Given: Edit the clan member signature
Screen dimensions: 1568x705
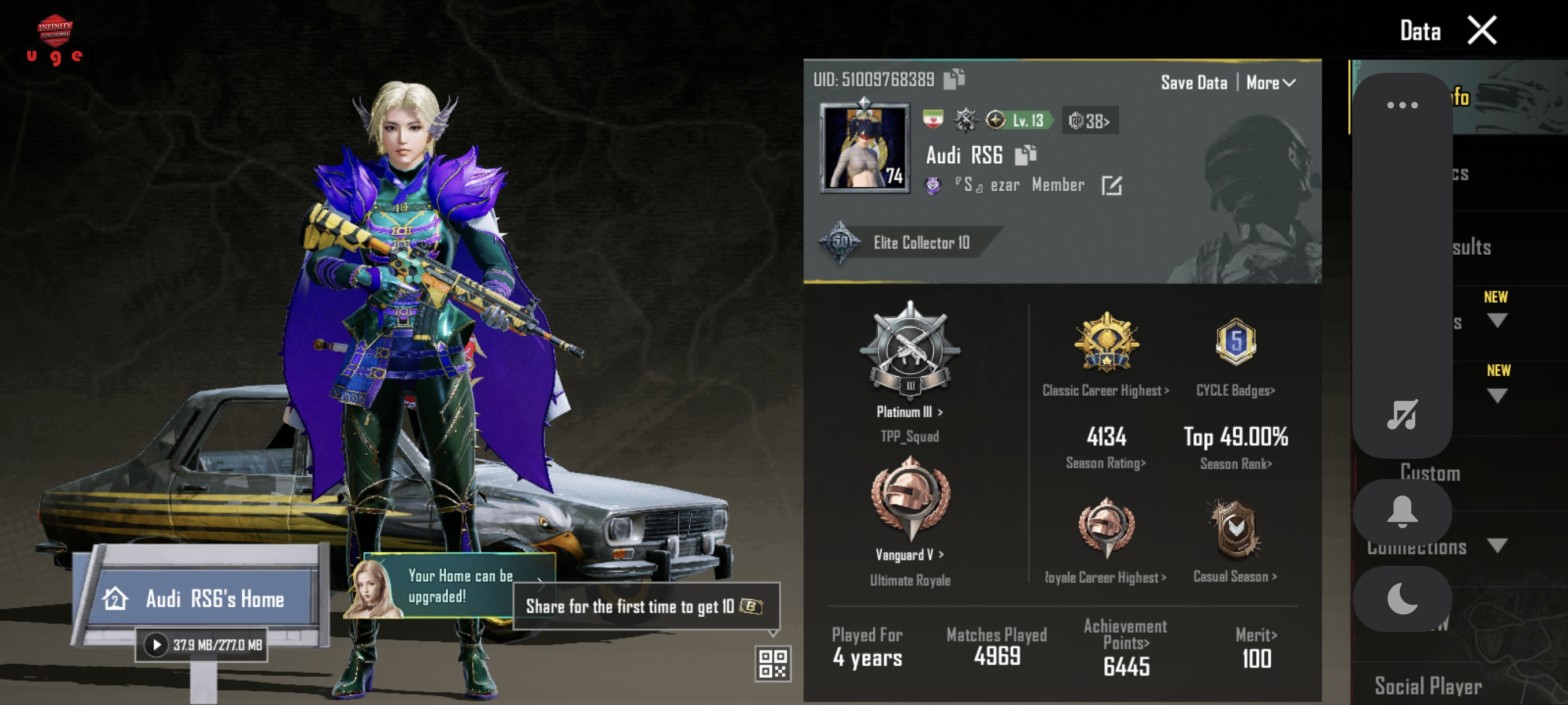Looking at the screenshot, I should coord(1111,185).
